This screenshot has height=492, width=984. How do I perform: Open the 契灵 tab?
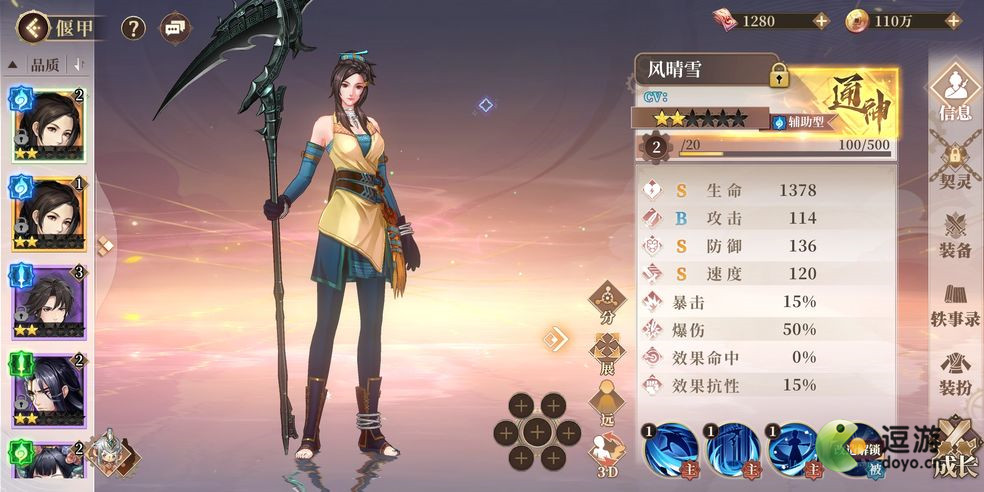coord(954,165)
